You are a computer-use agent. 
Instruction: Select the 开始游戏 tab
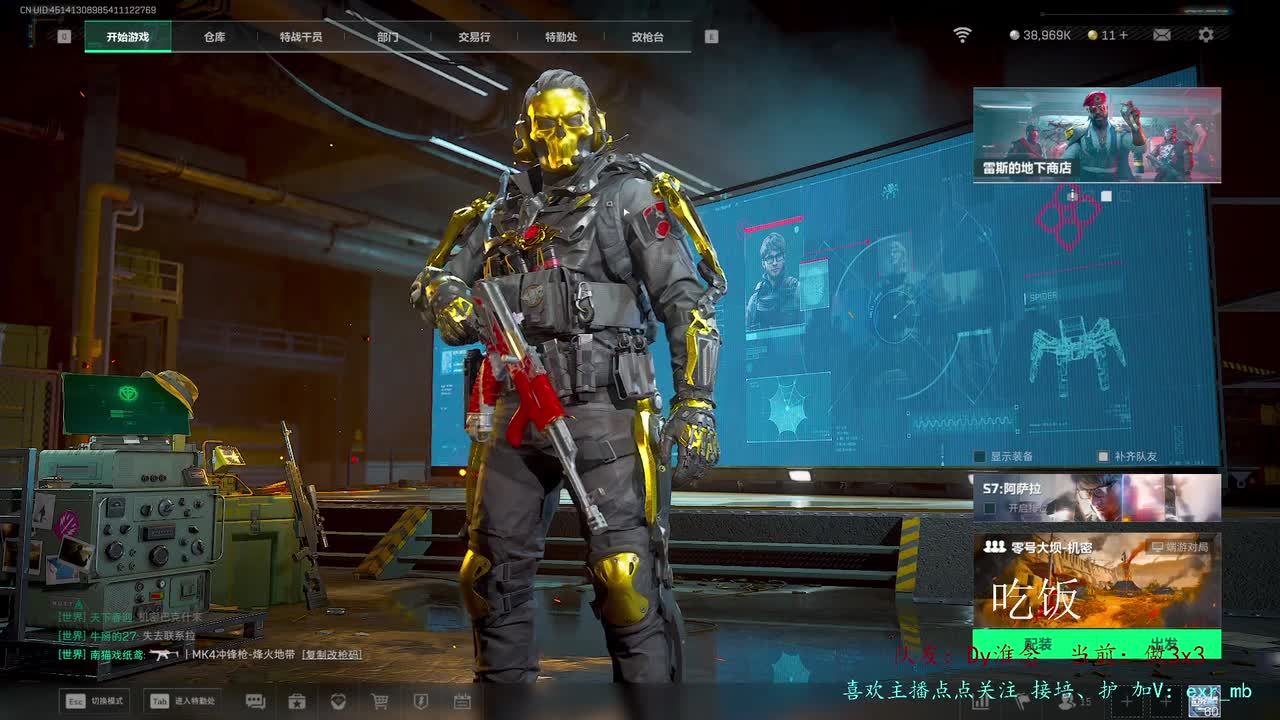tap(128, 37)
